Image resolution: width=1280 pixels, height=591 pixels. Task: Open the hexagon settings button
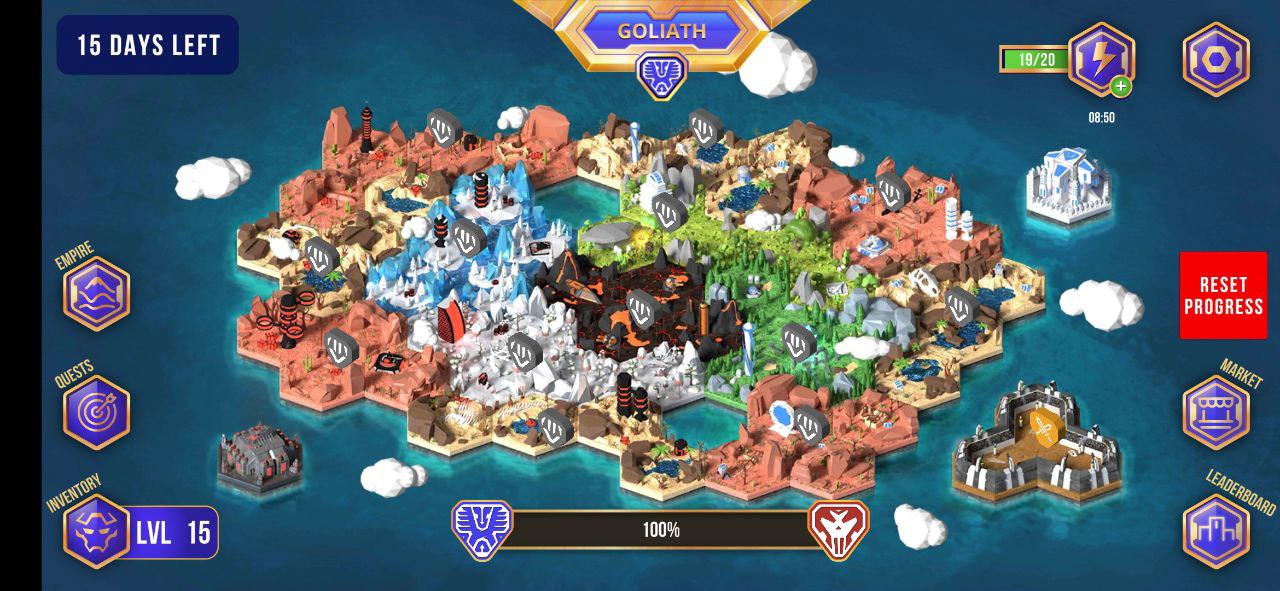coord(1216,59)
